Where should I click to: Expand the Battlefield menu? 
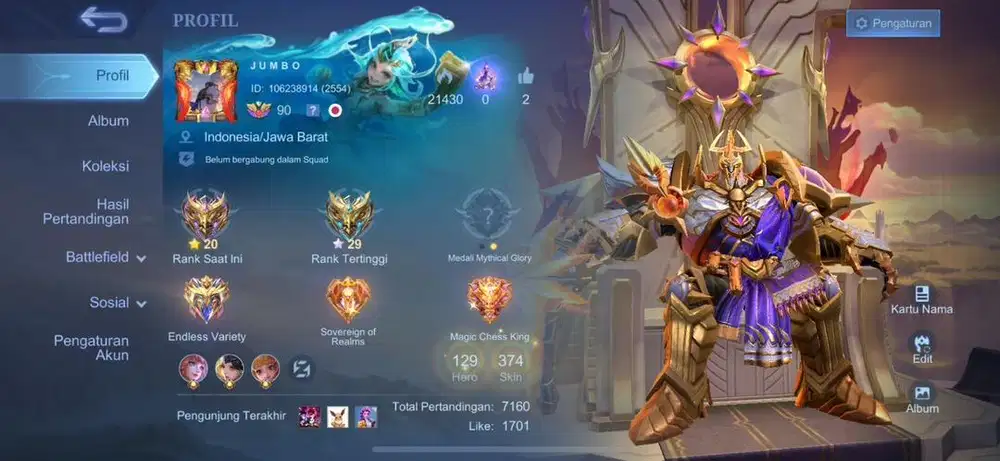[x=105, y=257]
